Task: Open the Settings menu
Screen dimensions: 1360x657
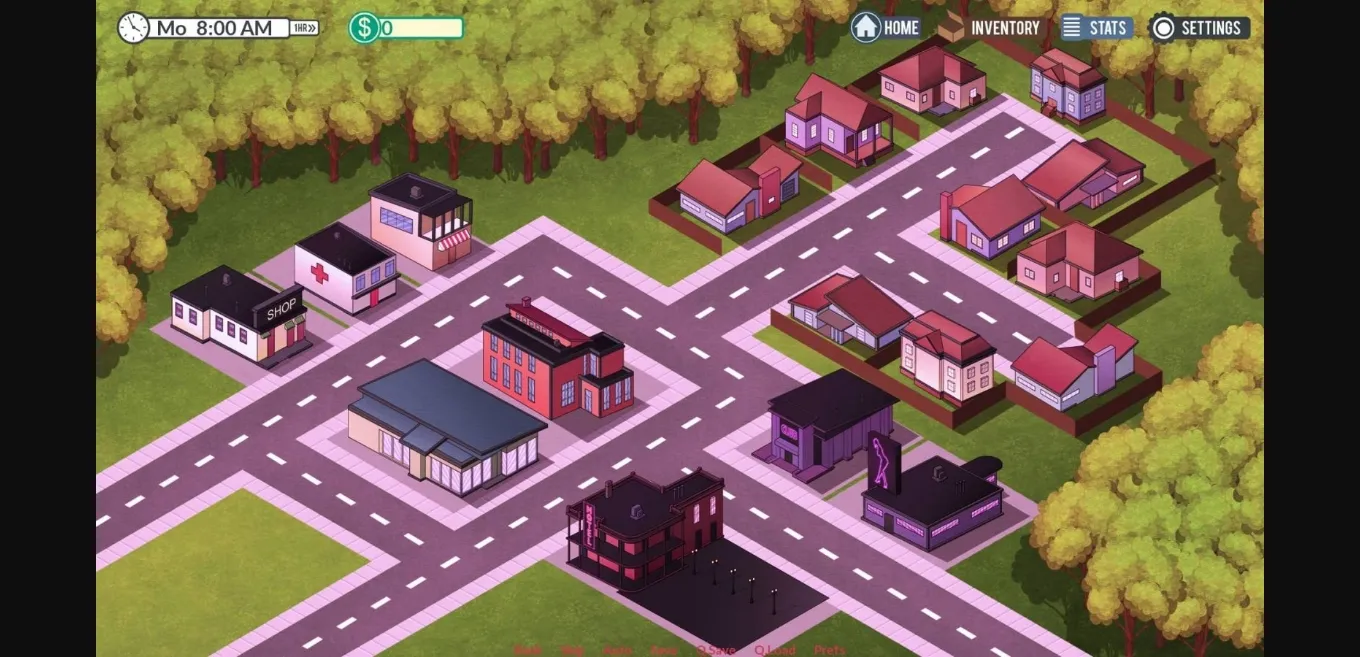Action: (x=1199, y=28)
